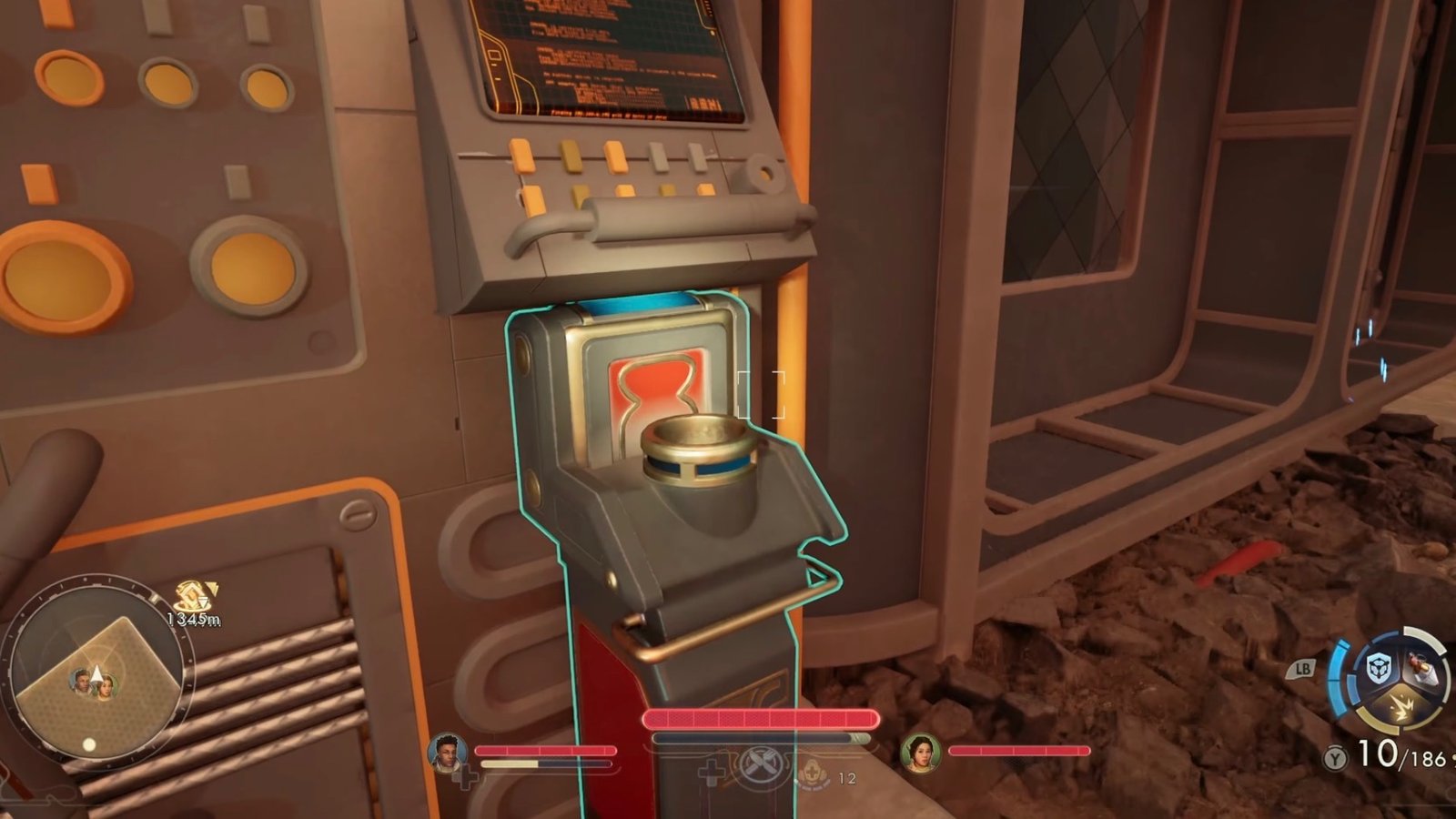The image size is (1456, 819).
Task: Expand the gold chevron beside the quest marker
Action: tap(211, 589)
